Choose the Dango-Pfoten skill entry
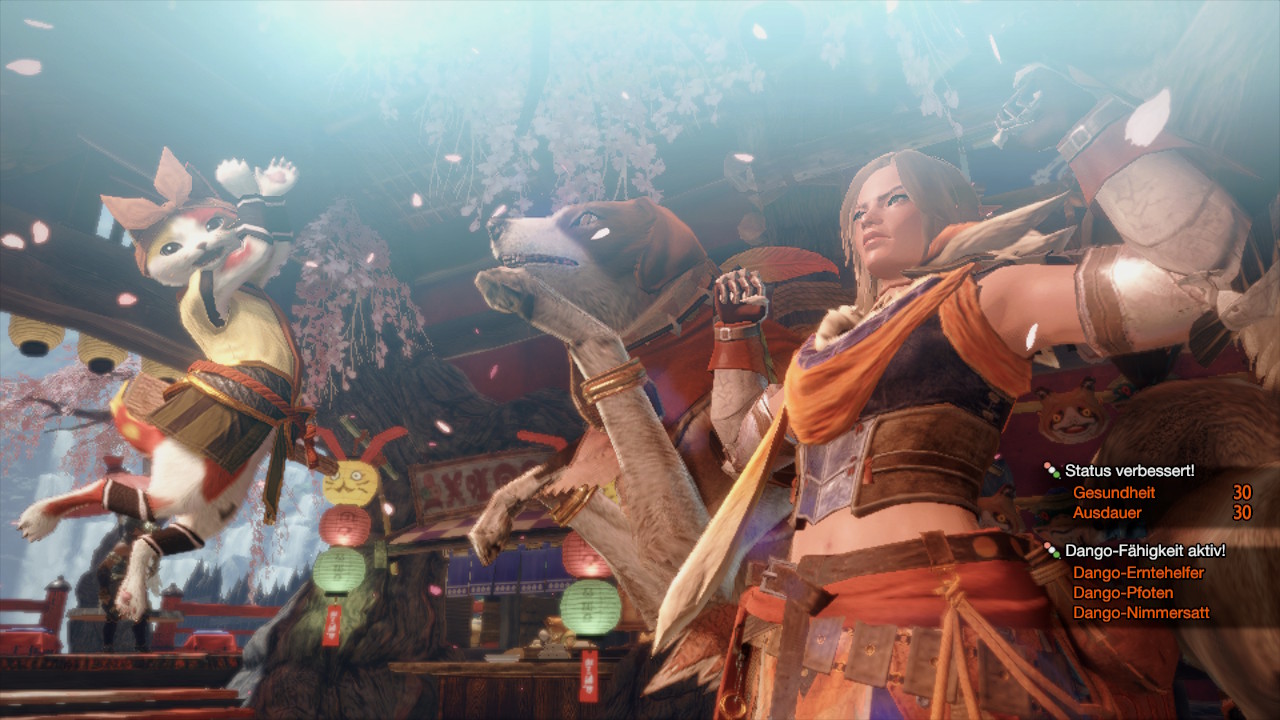Viewport: 1280px width, 720px height. coord(1122,593)
